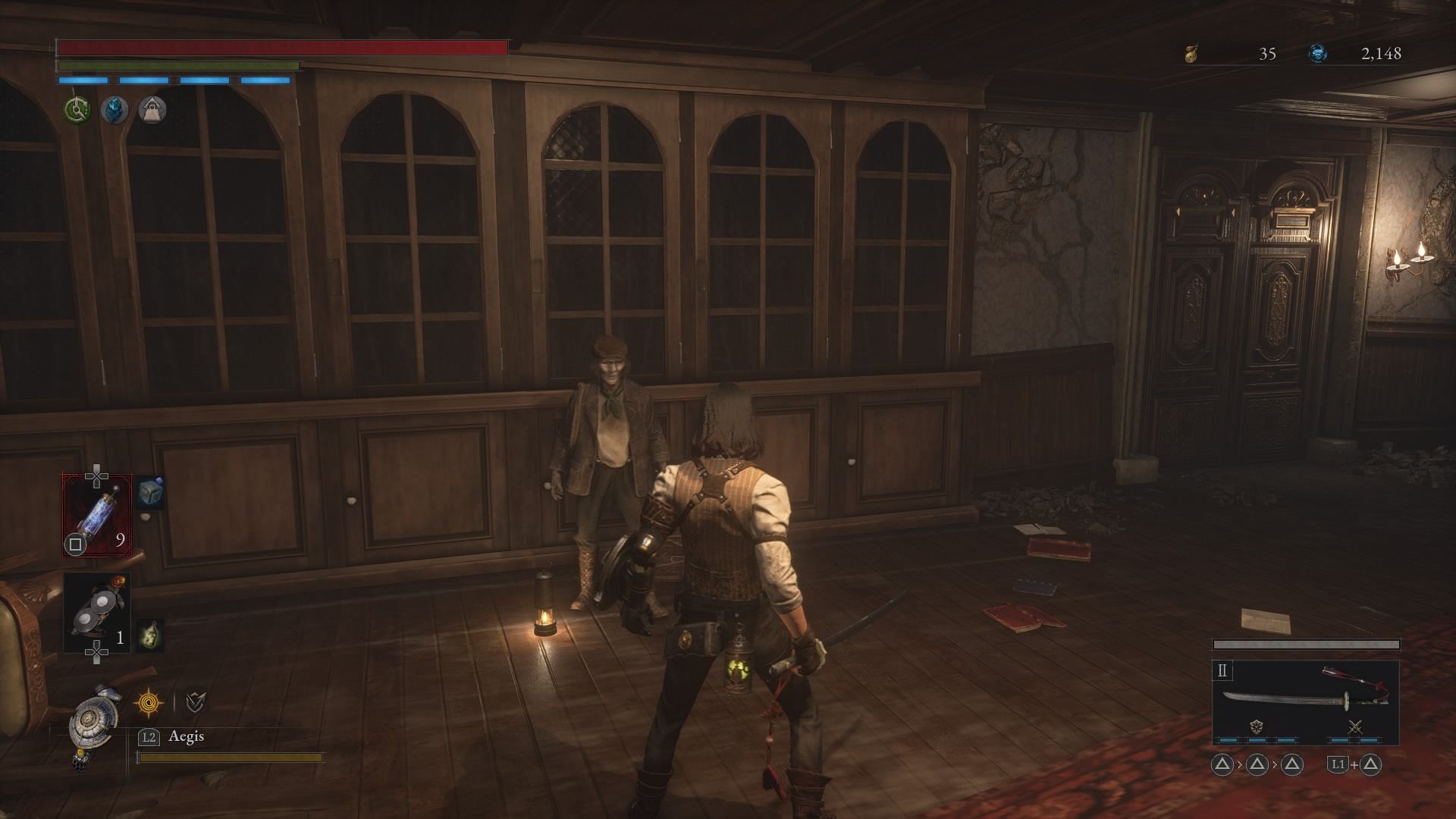This screenshot has width=1456, height=819.
Task: Click the orange spiral sun icon
Action: [148, 702]
